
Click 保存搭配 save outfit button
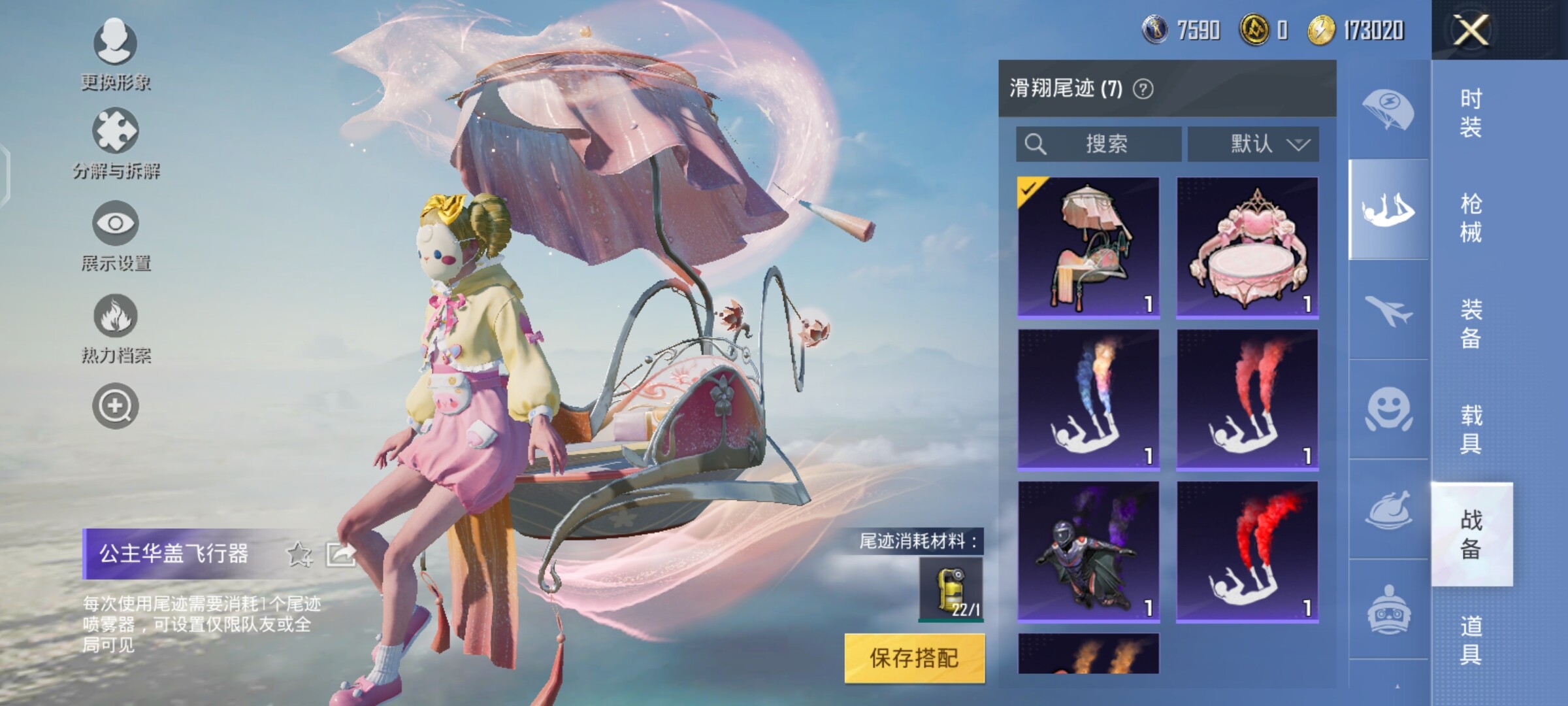point(914,658)
